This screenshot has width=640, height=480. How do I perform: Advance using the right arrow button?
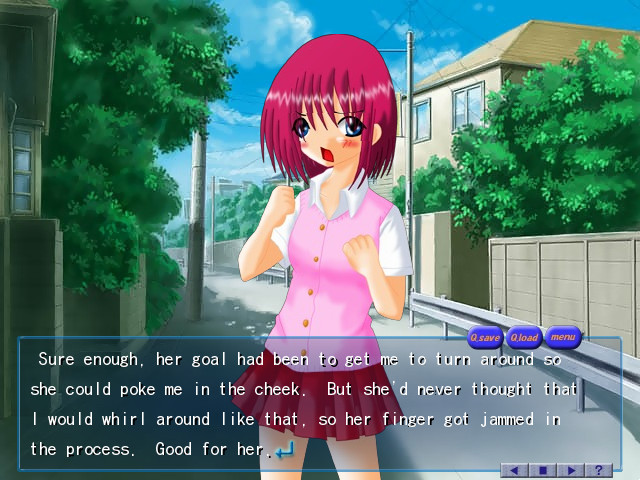[x=571, y=469]
